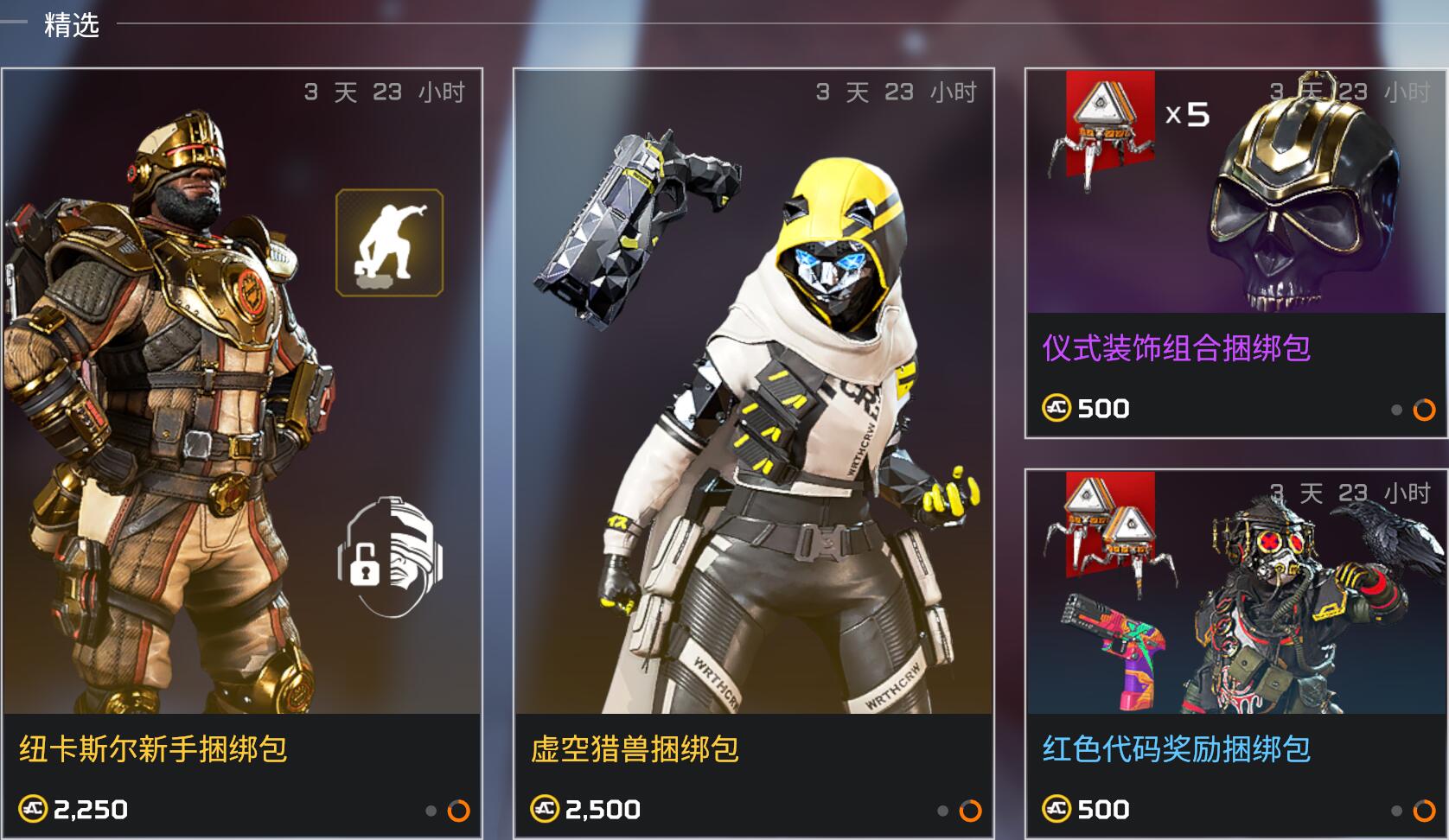Screen dimensions: 1449x840
Task: Click the emote icon on the Newcastle bundle
Action: click(389, 243)
